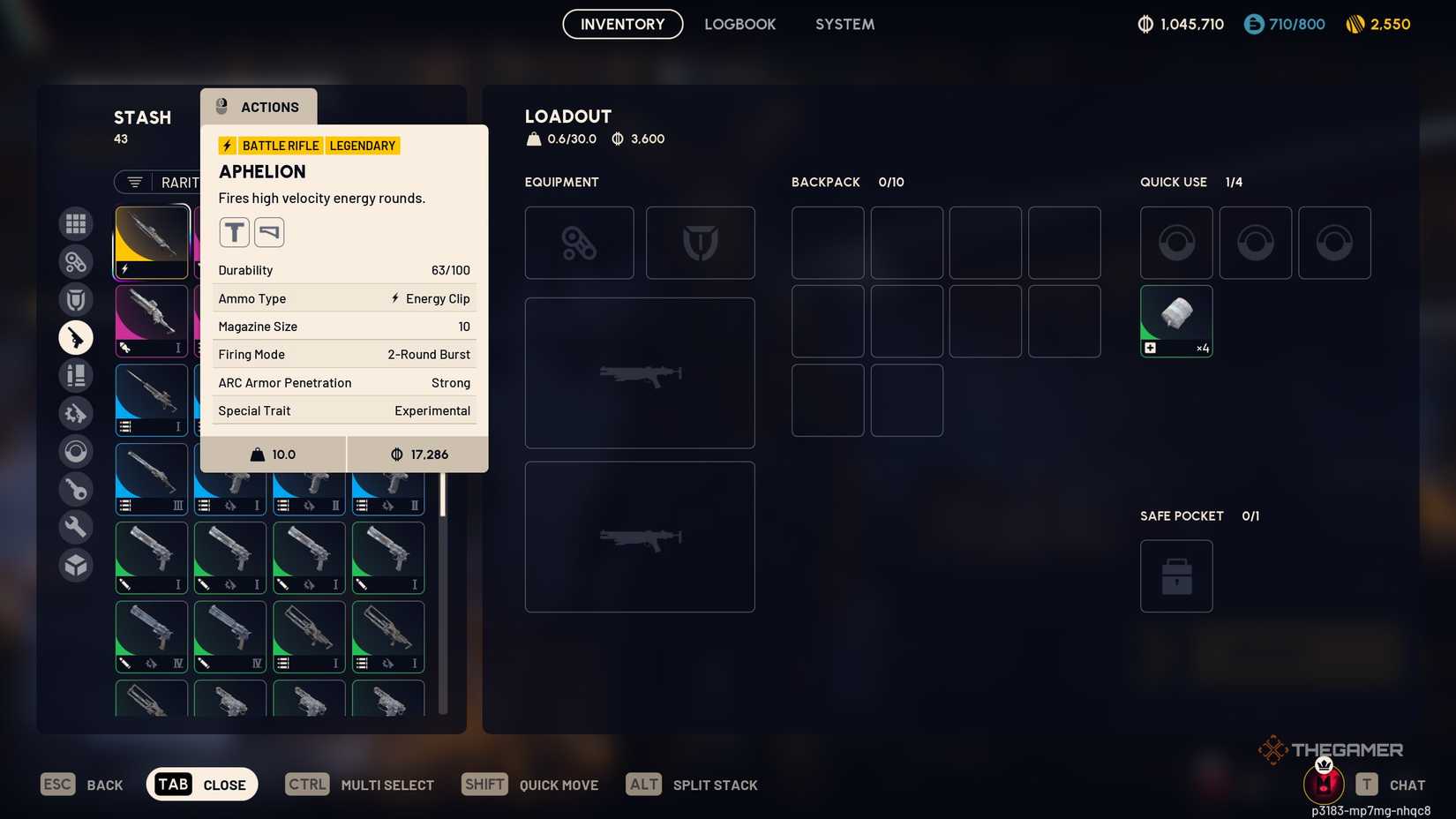Viewport: 1456px width, 819px height.
Task: Toggle the magazine slot on Aphelion tooltip
Action: [269, 231]
